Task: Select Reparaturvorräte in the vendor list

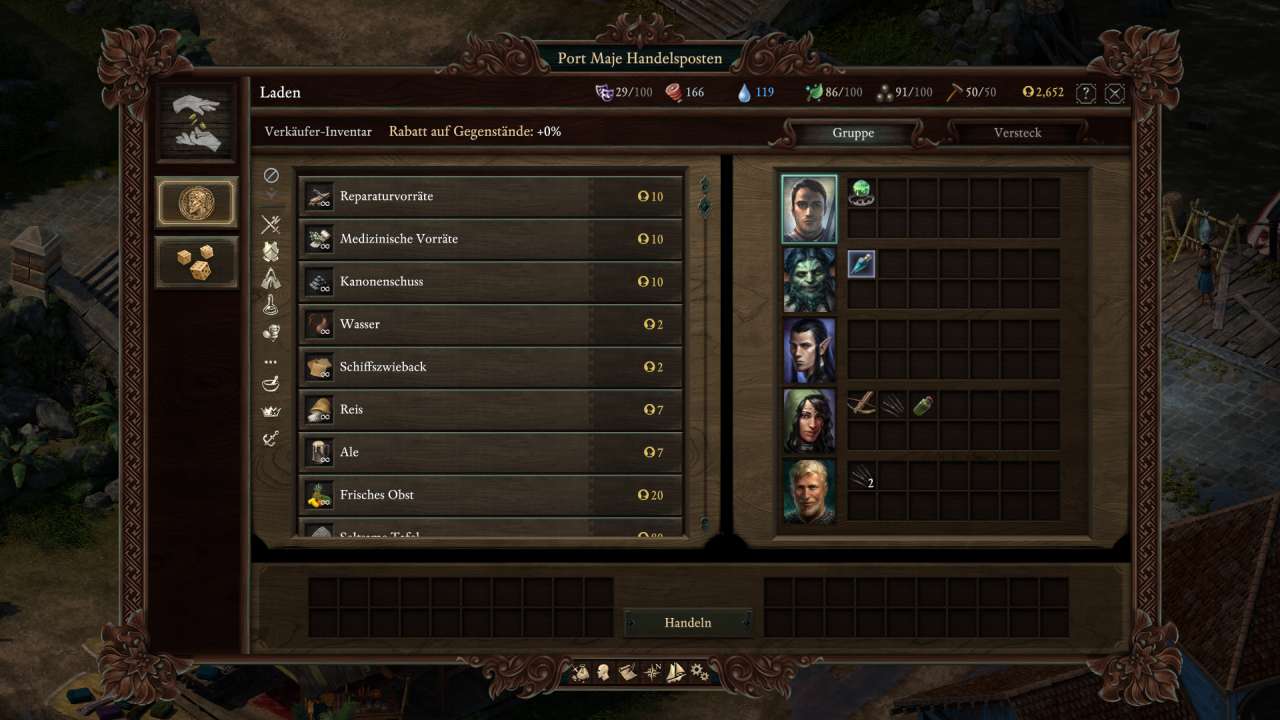Action: tap(490, 197)
